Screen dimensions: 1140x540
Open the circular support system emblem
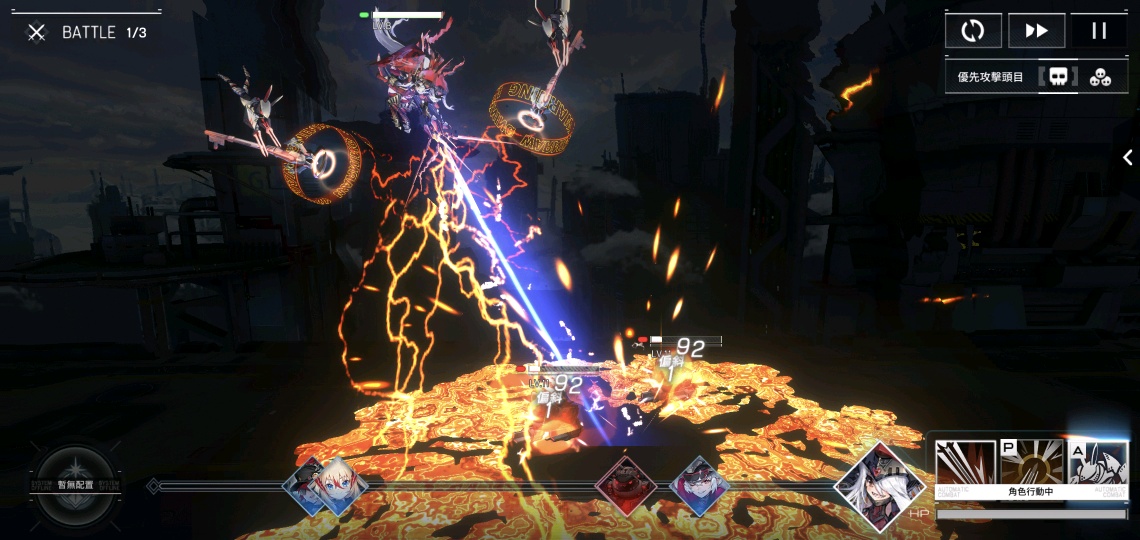tap(75, 486)
